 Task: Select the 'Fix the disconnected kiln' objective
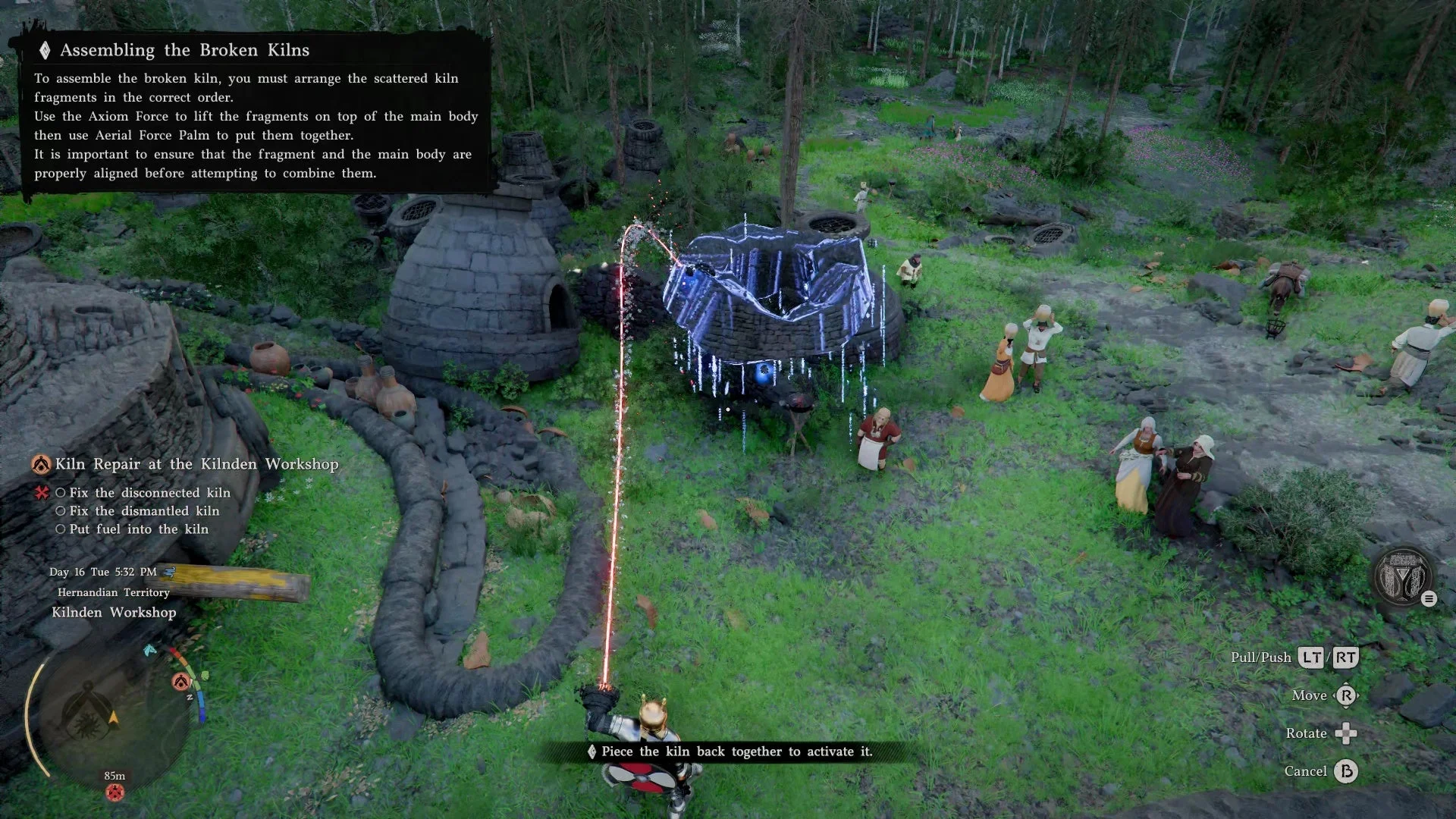(149, 493)
